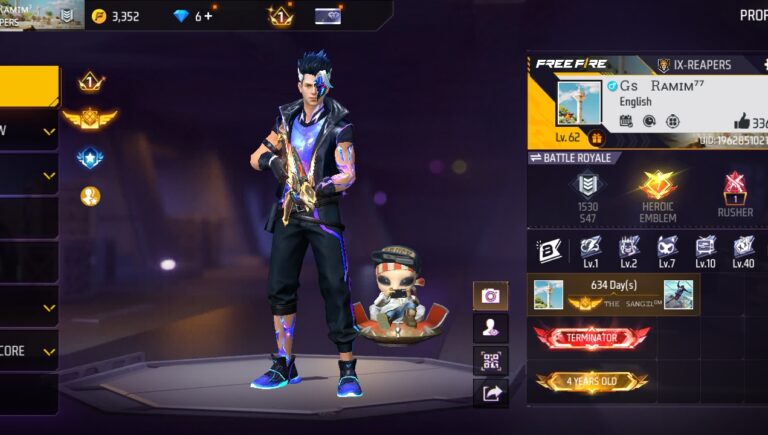View the Rusher badge

click(735, 194)
